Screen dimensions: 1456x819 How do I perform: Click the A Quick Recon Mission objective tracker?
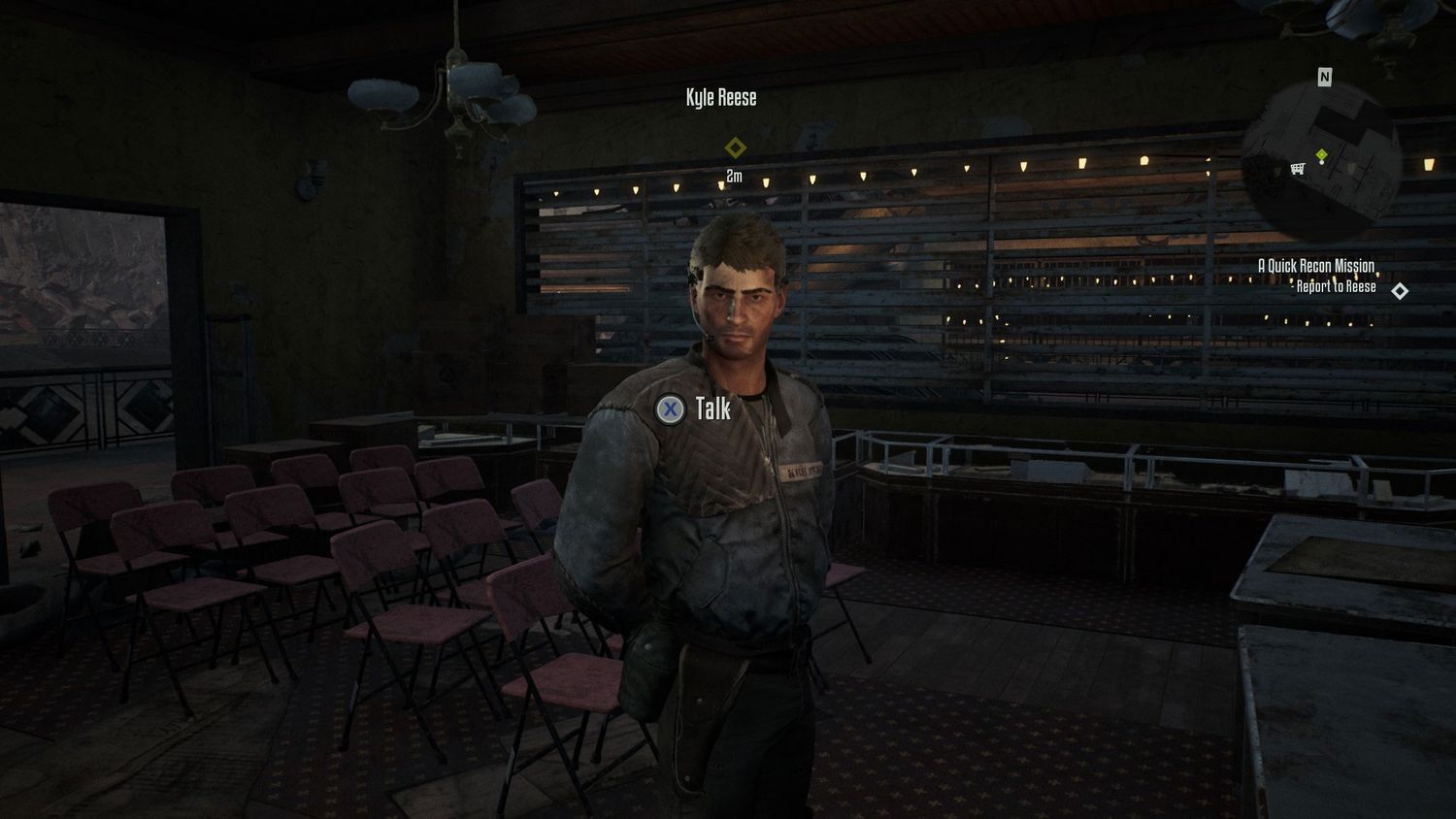tap(1315, 266)
